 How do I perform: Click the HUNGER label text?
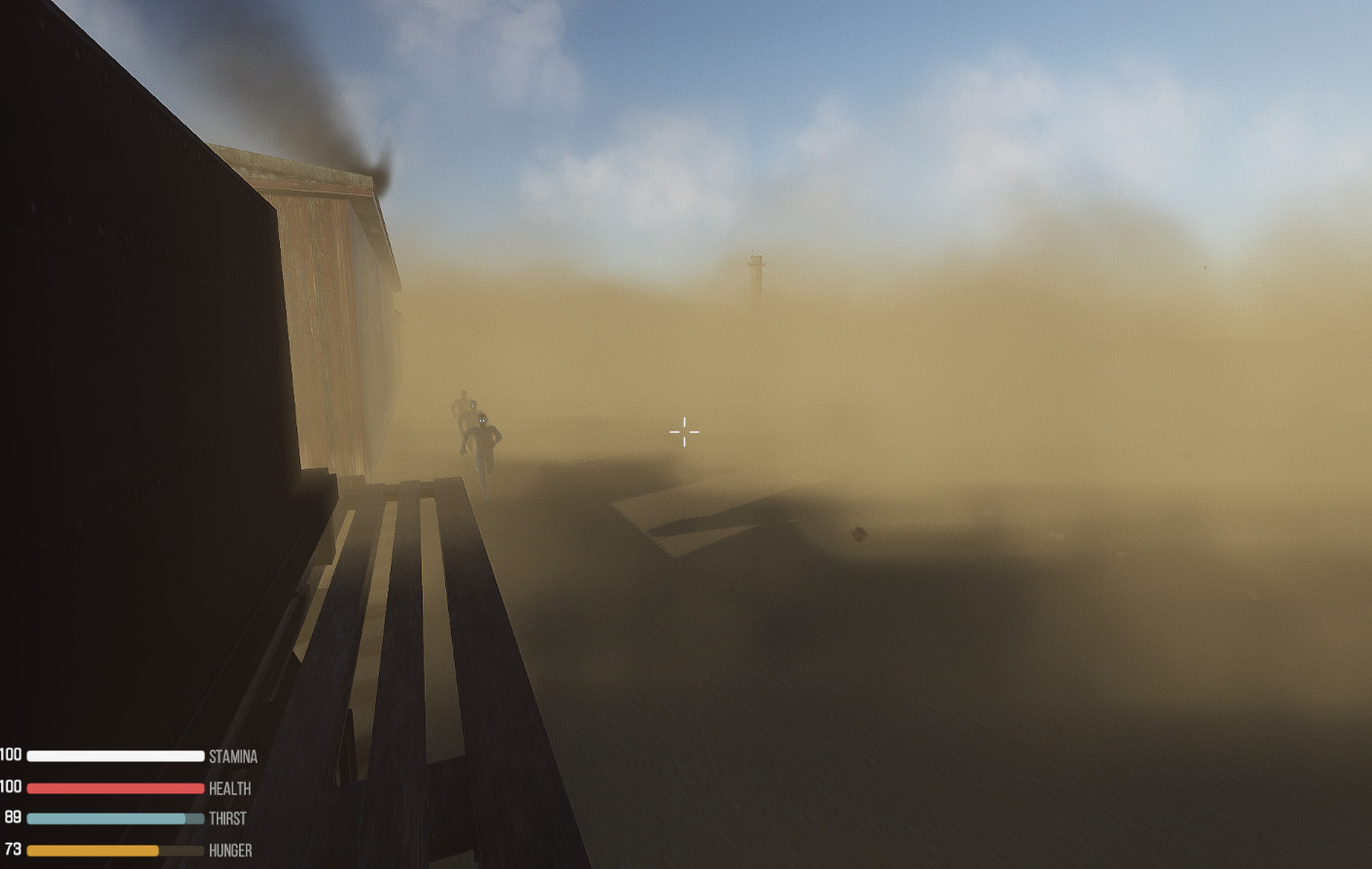230,851
